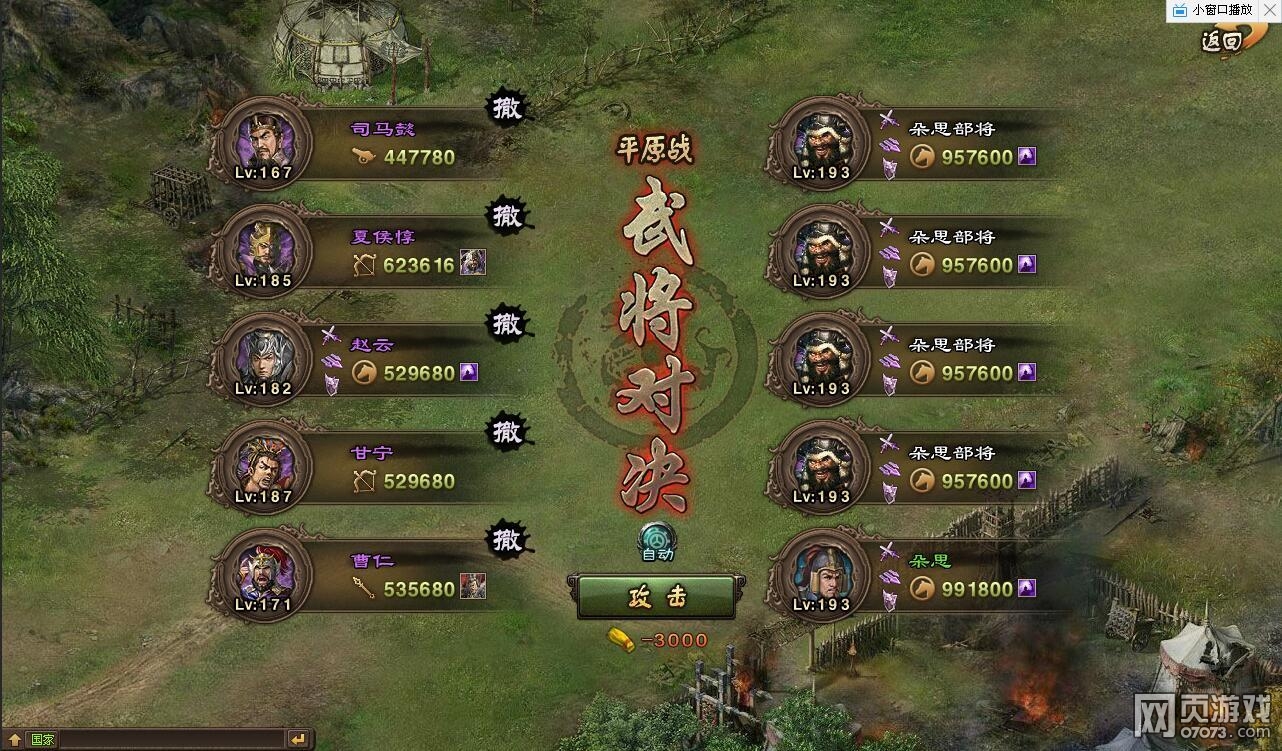Image resolution: width=1282 pixels, height=751 pixels.
Task: Toggle the 自动 auto battle icon
Action: point(656,539)
